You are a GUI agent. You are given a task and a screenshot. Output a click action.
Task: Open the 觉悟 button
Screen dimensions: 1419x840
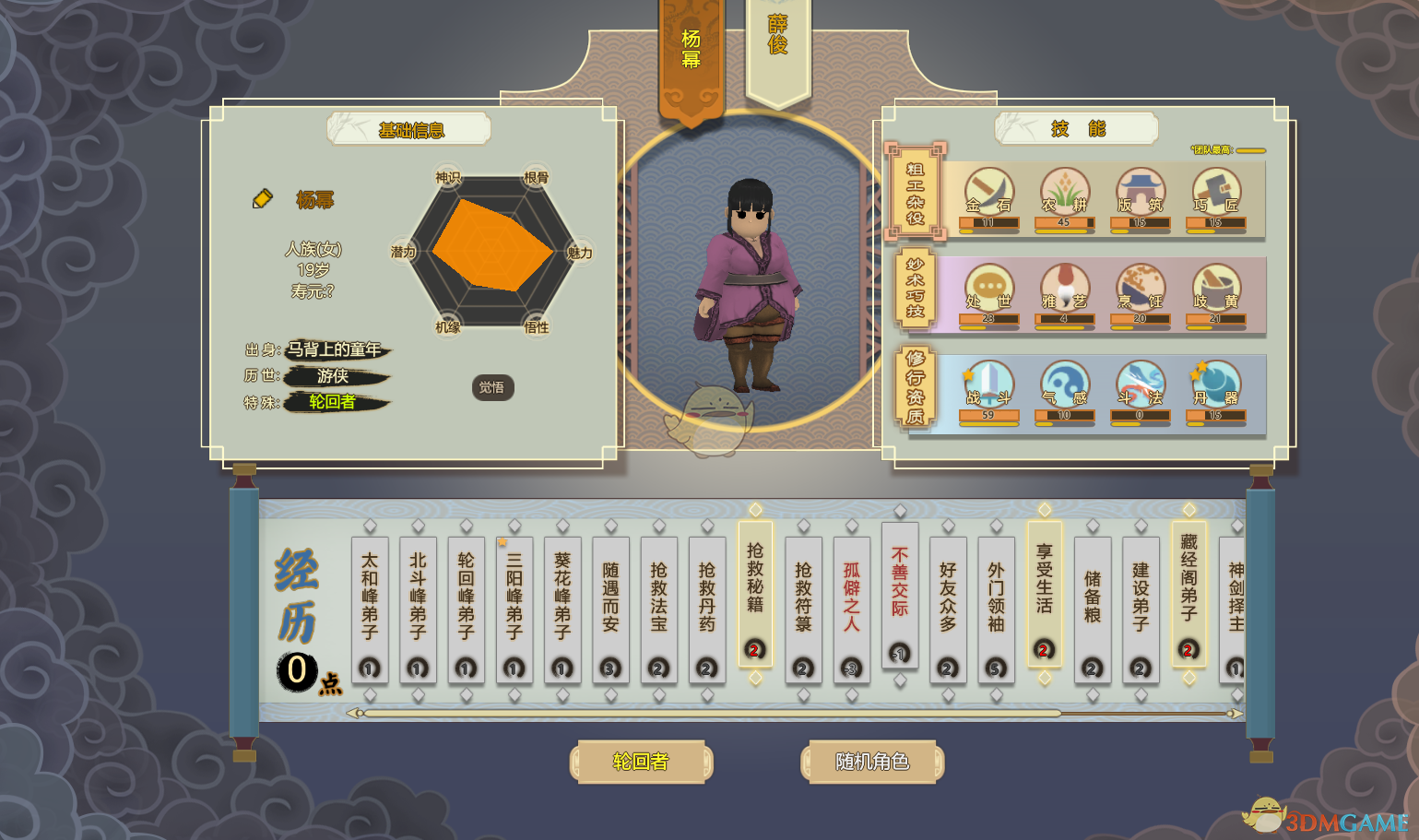492,387
